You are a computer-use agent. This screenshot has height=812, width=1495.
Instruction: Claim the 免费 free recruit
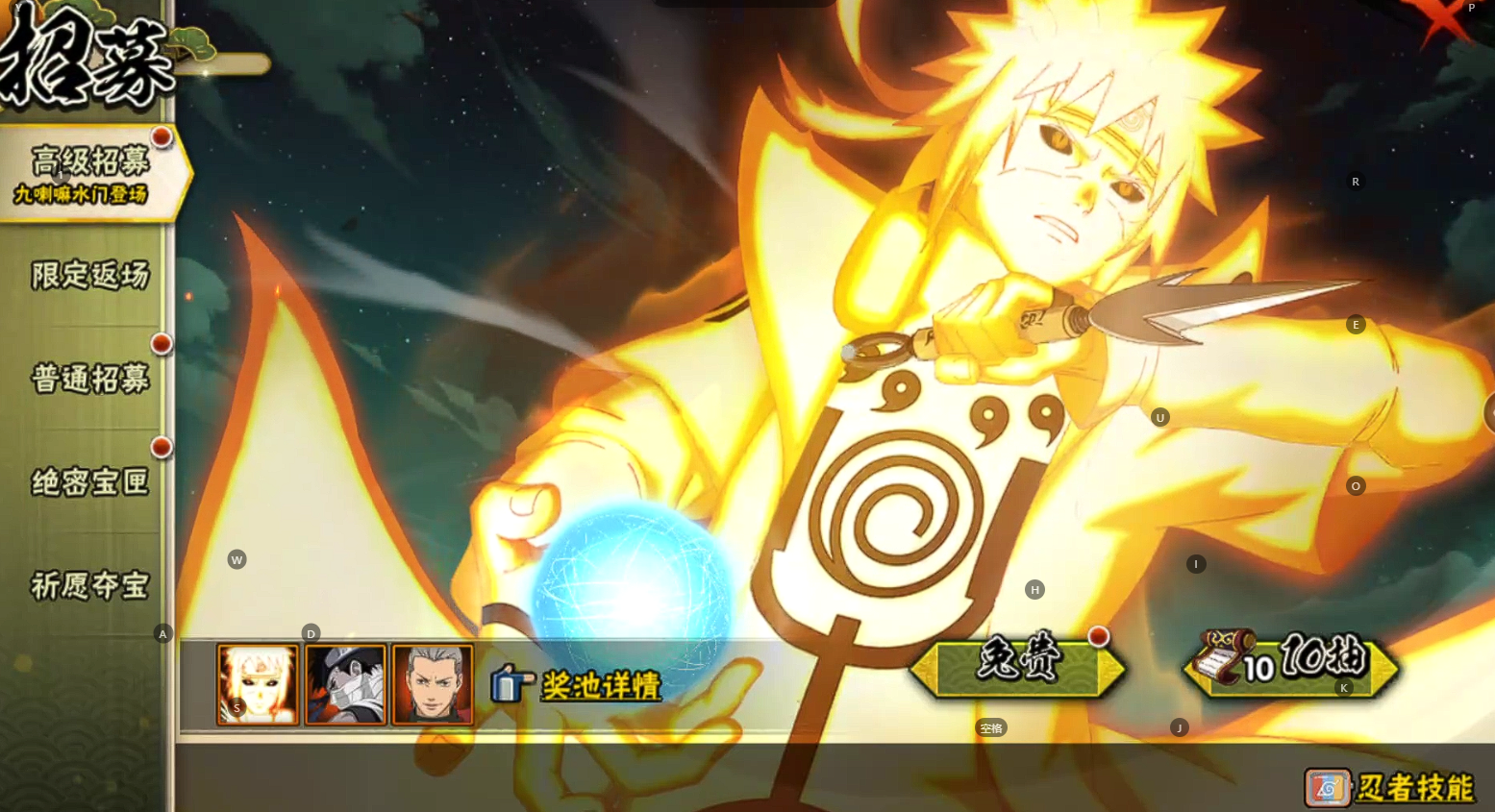point(1017,663)
